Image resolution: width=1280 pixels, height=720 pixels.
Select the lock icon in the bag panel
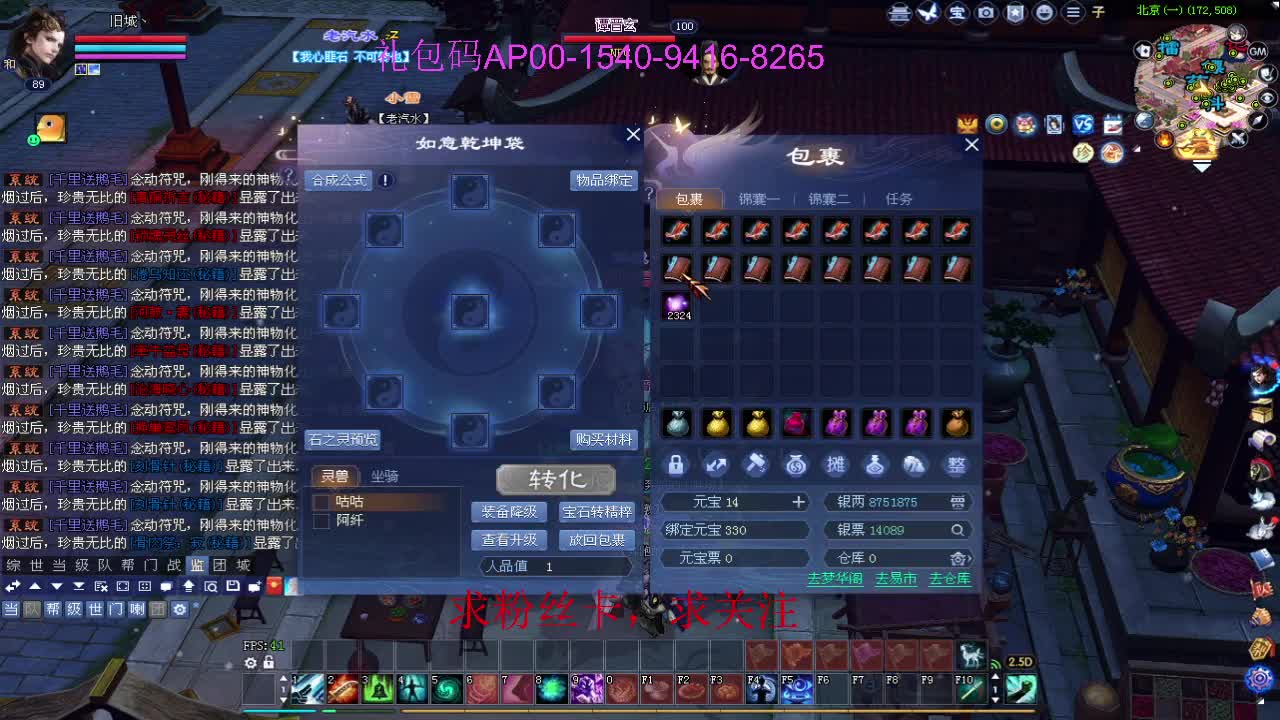tap(676, 464)
